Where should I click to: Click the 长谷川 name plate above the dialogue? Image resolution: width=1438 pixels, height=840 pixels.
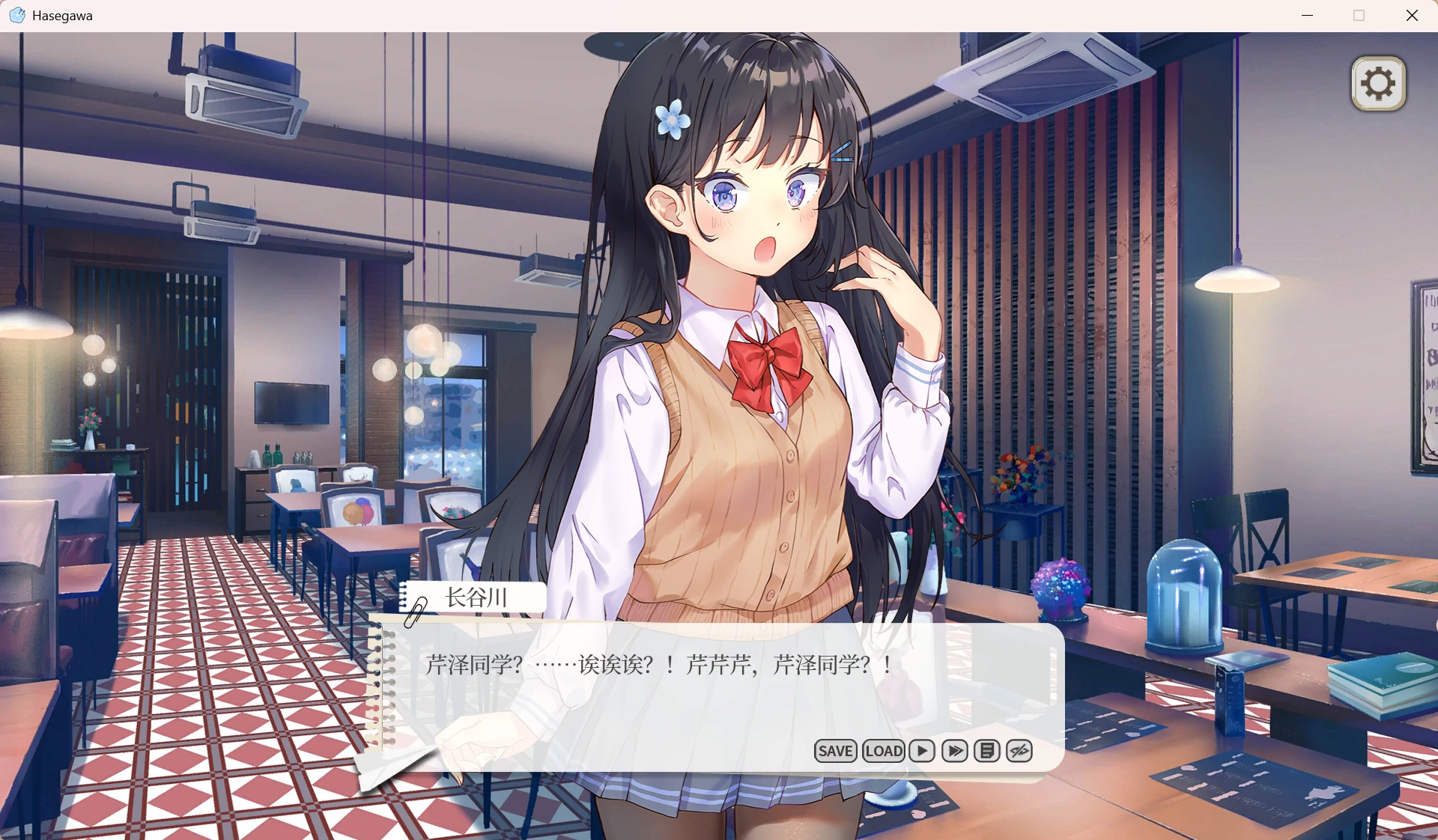(x=475, y=598)
